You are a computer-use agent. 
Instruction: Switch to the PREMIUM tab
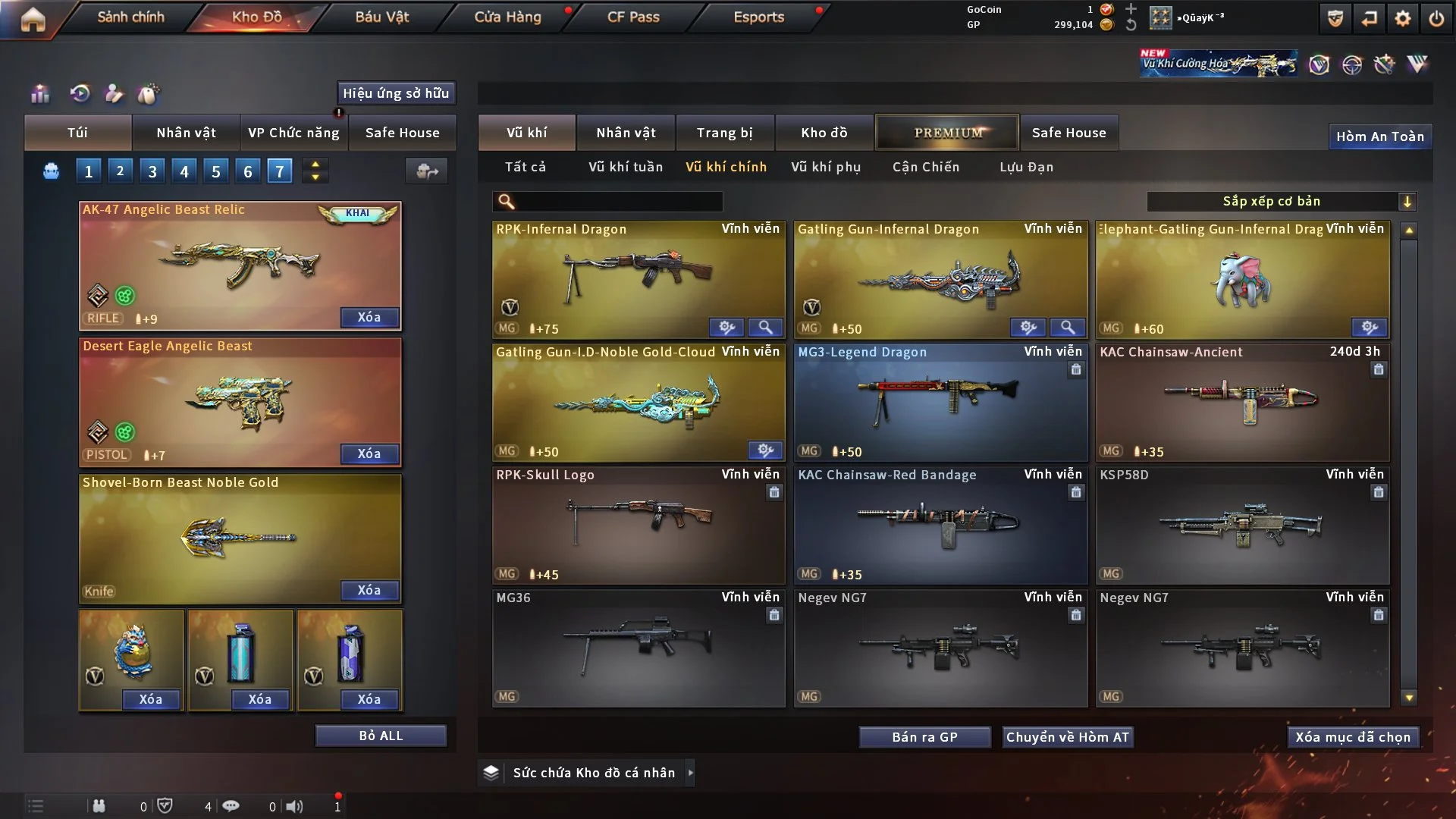[947, 133]
